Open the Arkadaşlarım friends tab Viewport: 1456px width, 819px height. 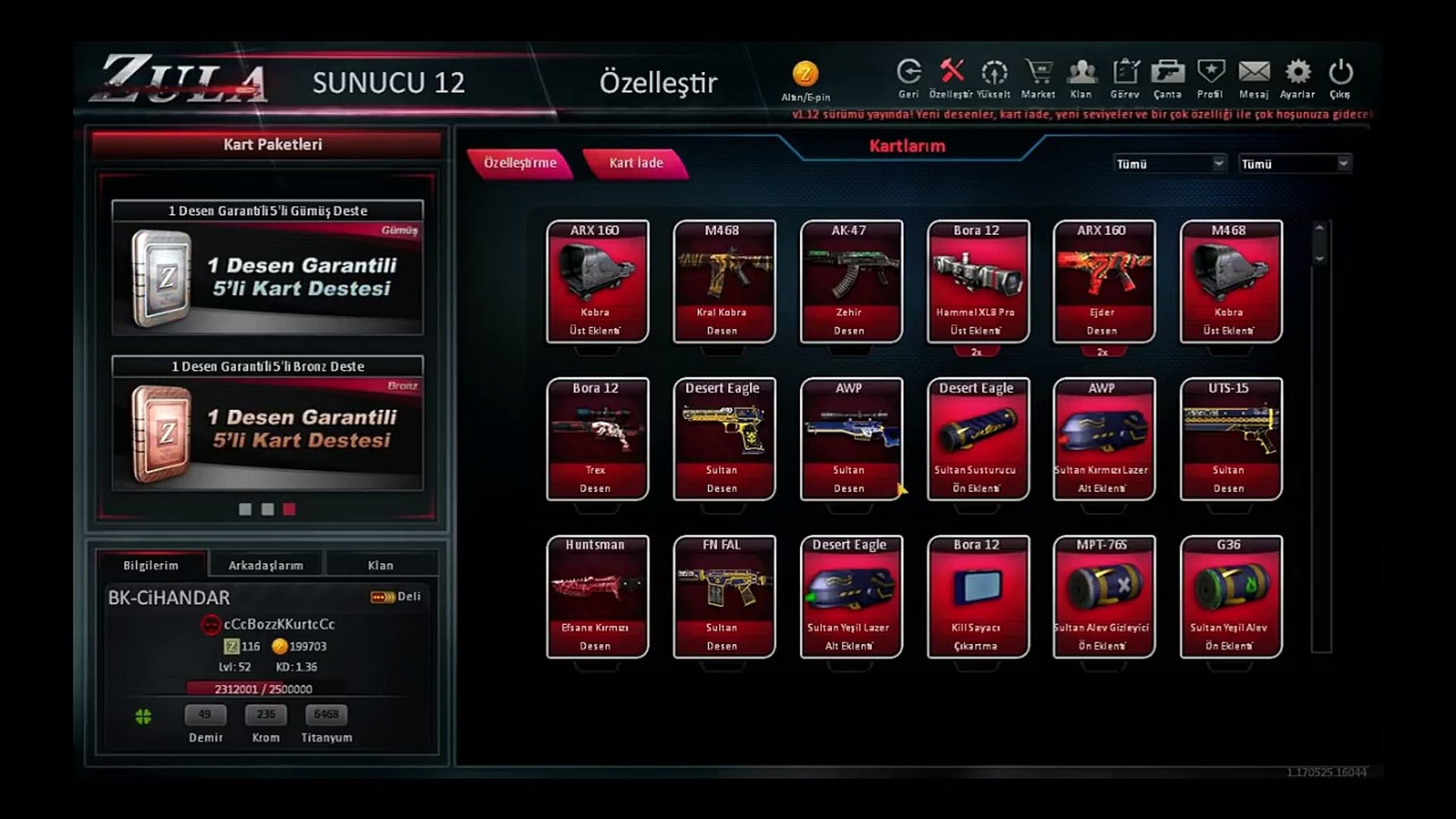[265, 565]
